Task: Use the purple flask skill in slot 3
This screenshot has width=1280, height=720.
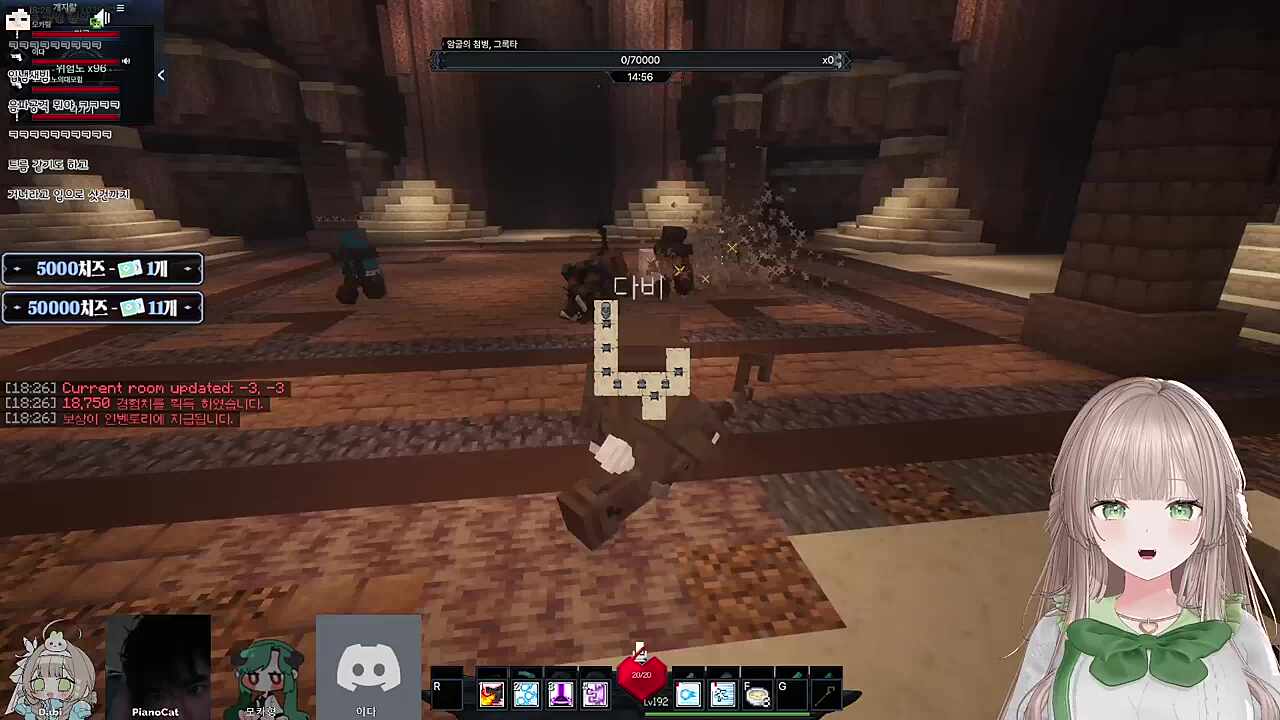Action: click(560, 694)
